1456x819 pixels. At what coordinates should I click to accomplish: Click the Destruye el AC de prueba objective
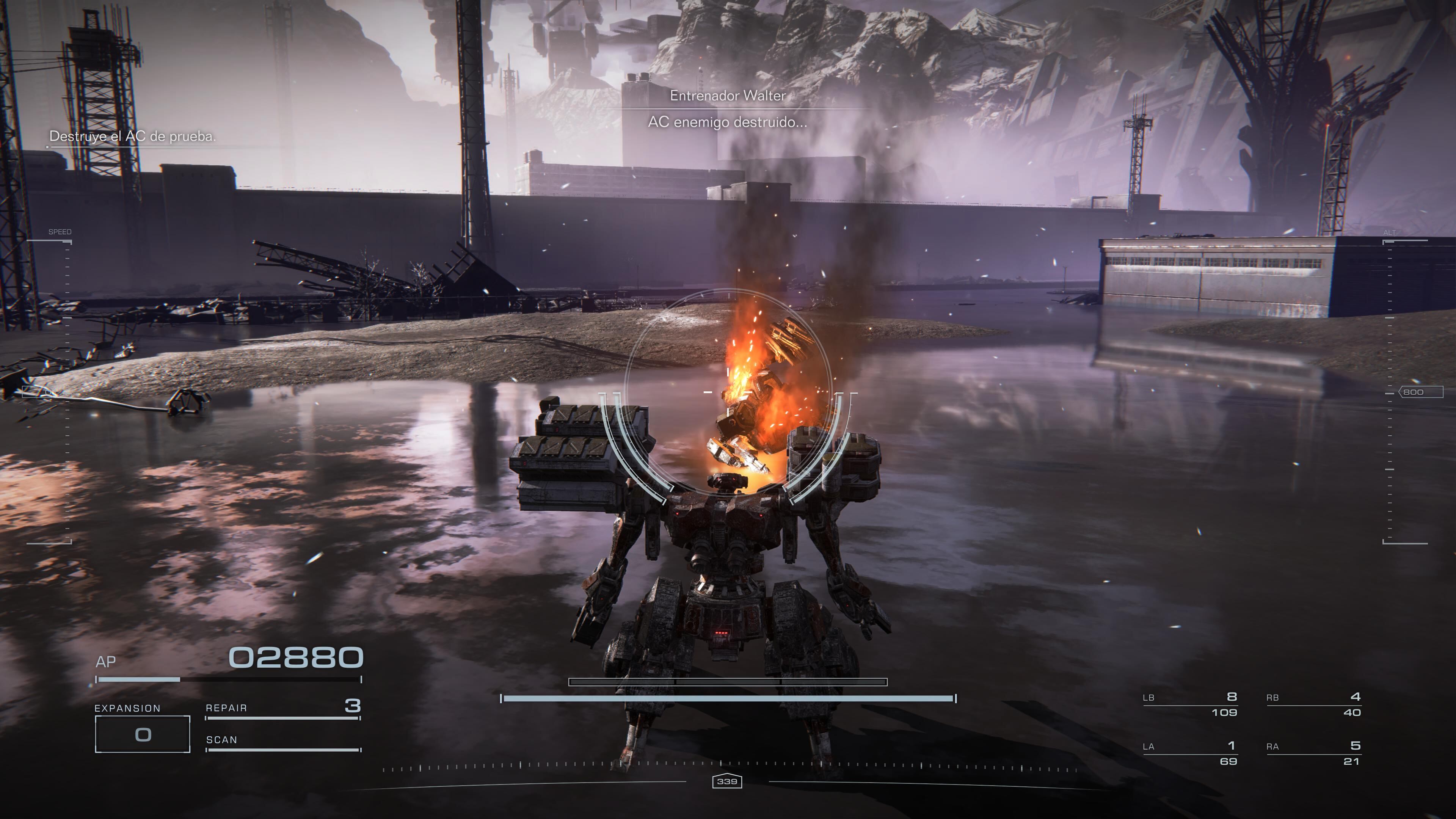coord(133,137)
